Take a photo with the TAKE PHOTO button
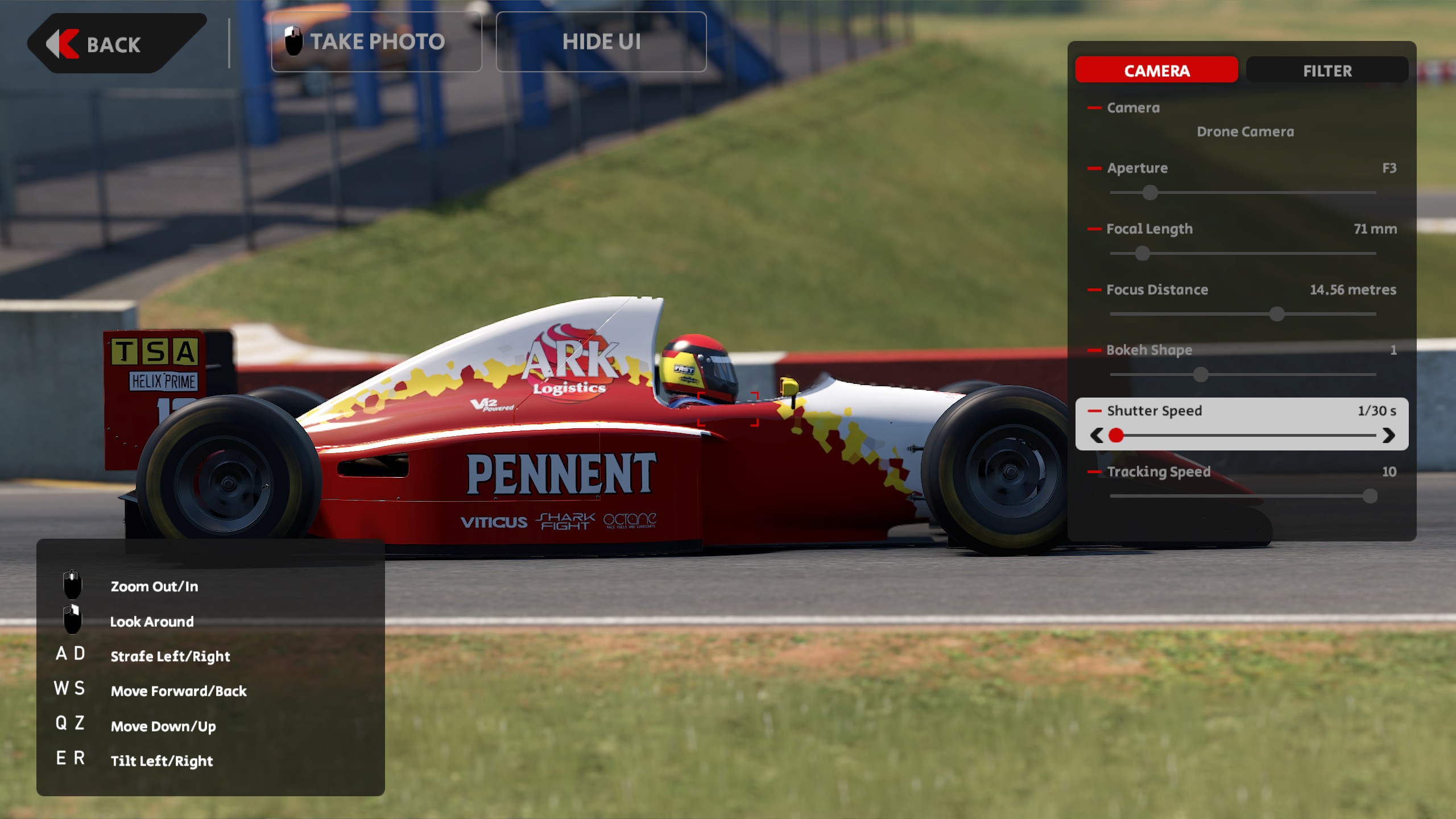1456x819 pixels. click(x=377, y=42)
